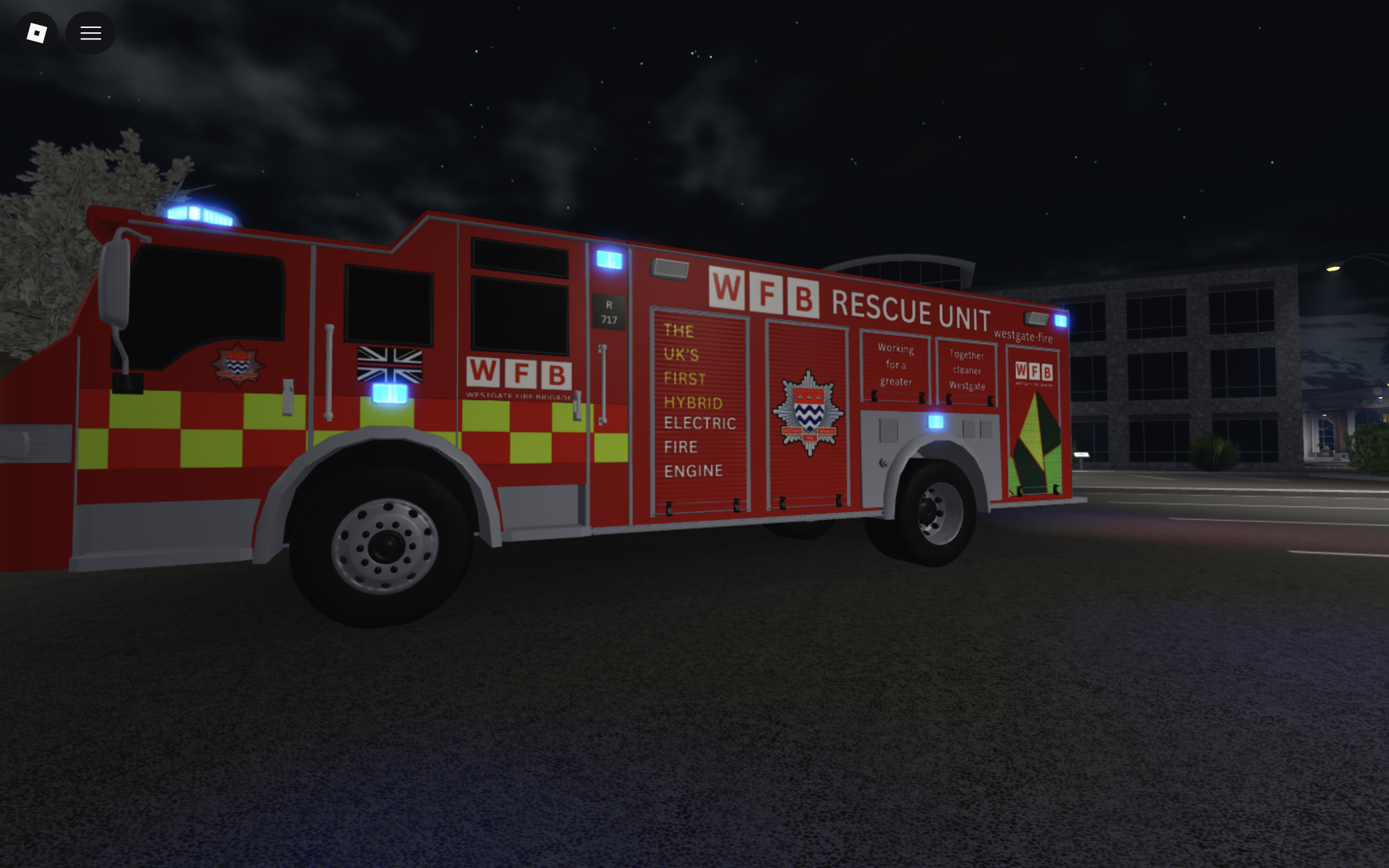Open the Roblox home icon
The image size is (1389, 868).
click(x=36, y=33)
